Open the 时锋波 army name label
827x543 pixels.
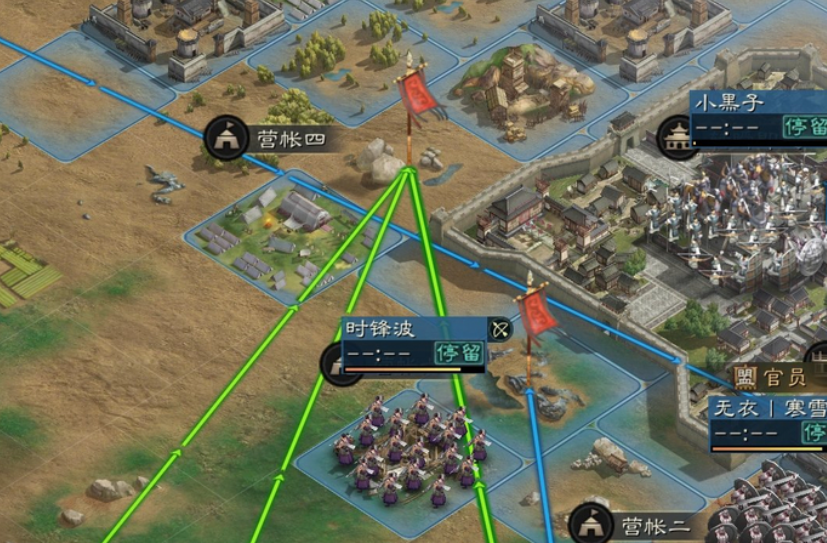click(380, 329)
